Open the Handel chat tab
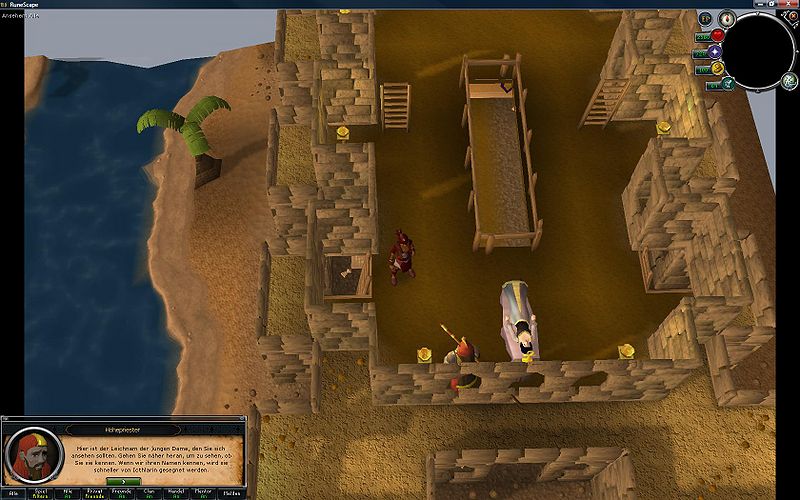The width and height of the screenshot is (800, 500). 176,493
